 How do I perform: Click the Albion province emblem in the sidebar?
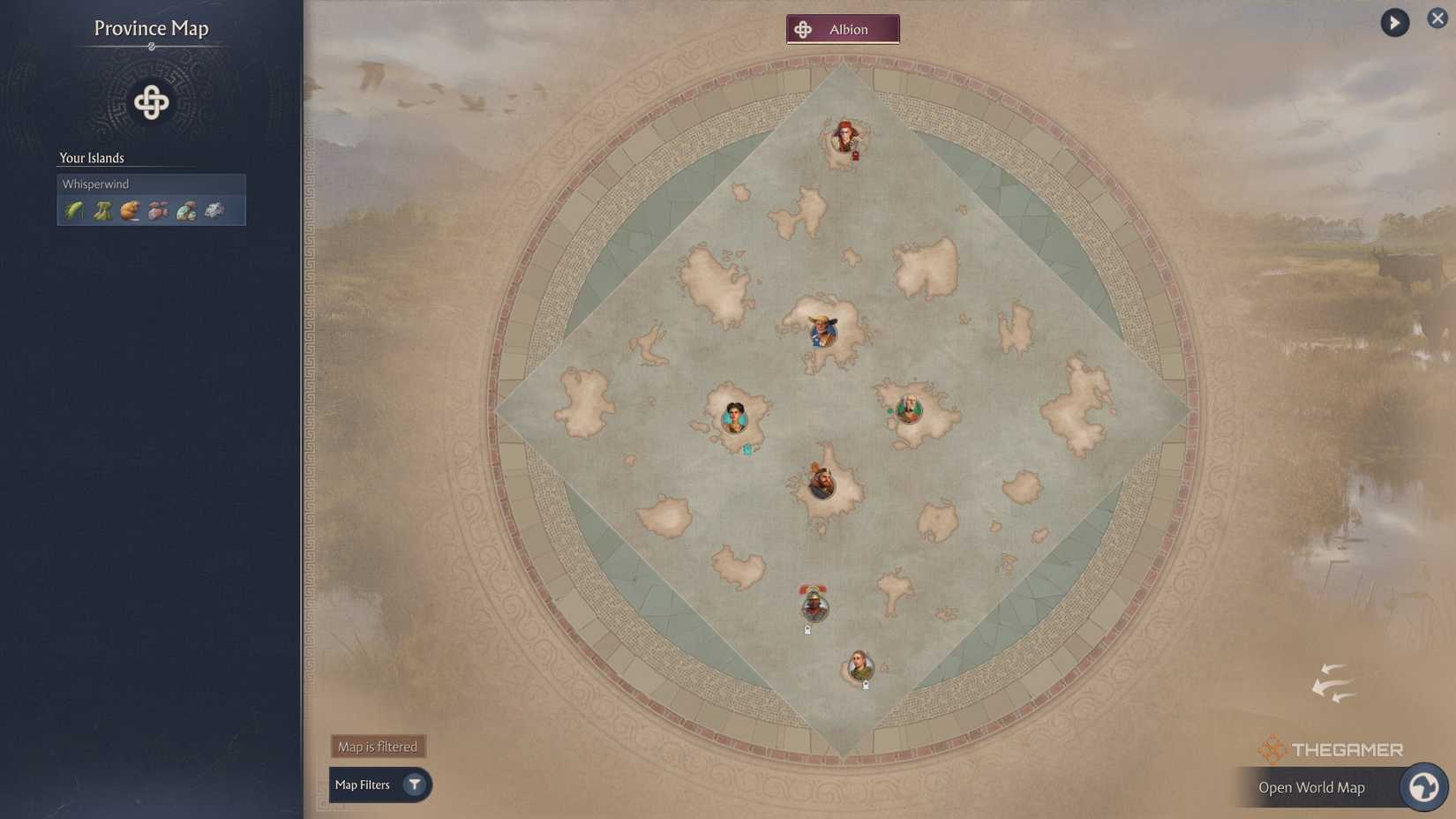tap(150, 101)
